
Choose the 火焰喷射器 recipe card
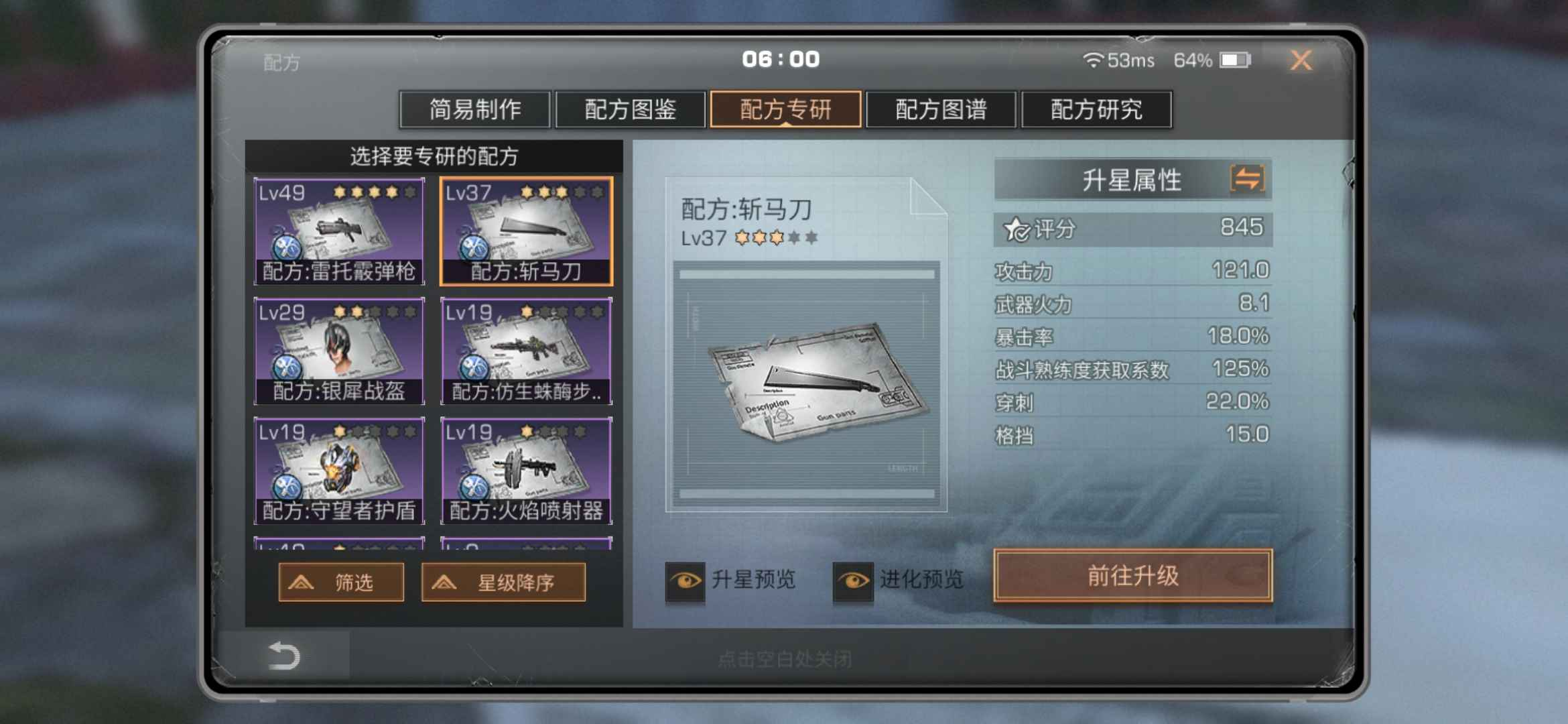[x=526, y=471]
